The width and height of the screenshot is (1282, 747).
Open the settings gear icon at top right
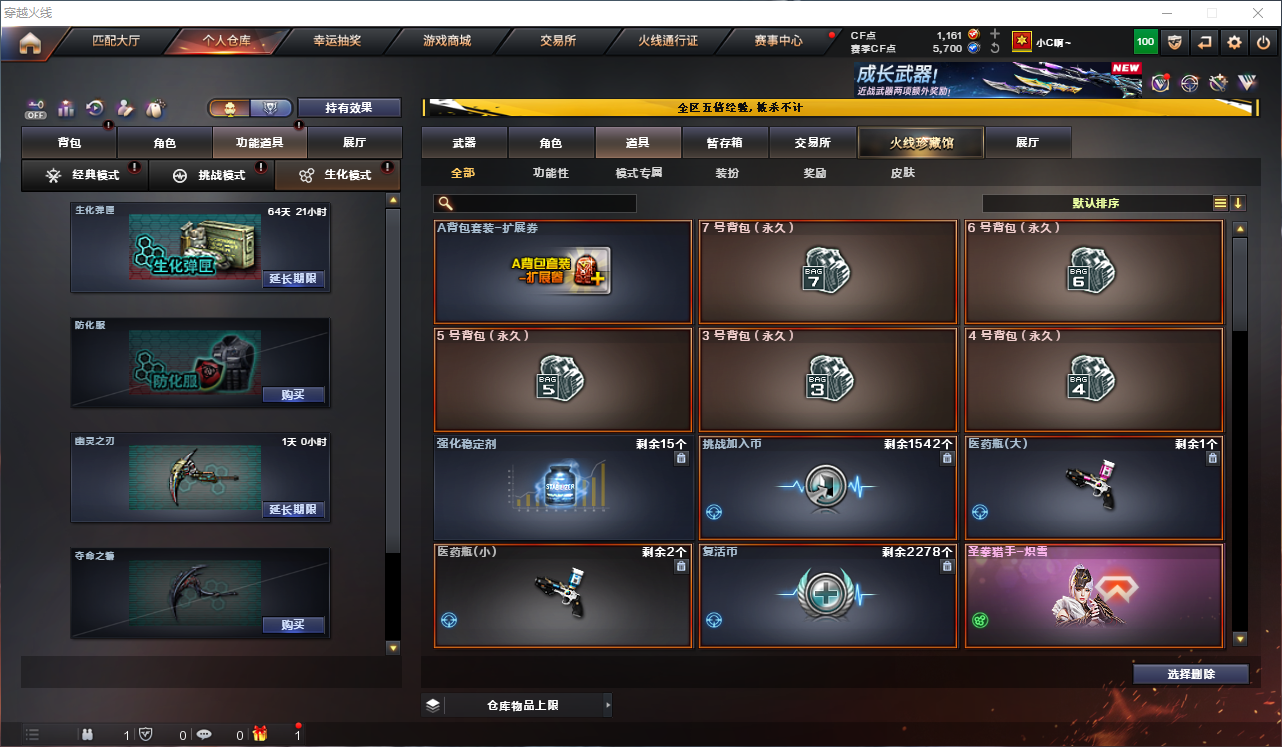point(1233,42)
